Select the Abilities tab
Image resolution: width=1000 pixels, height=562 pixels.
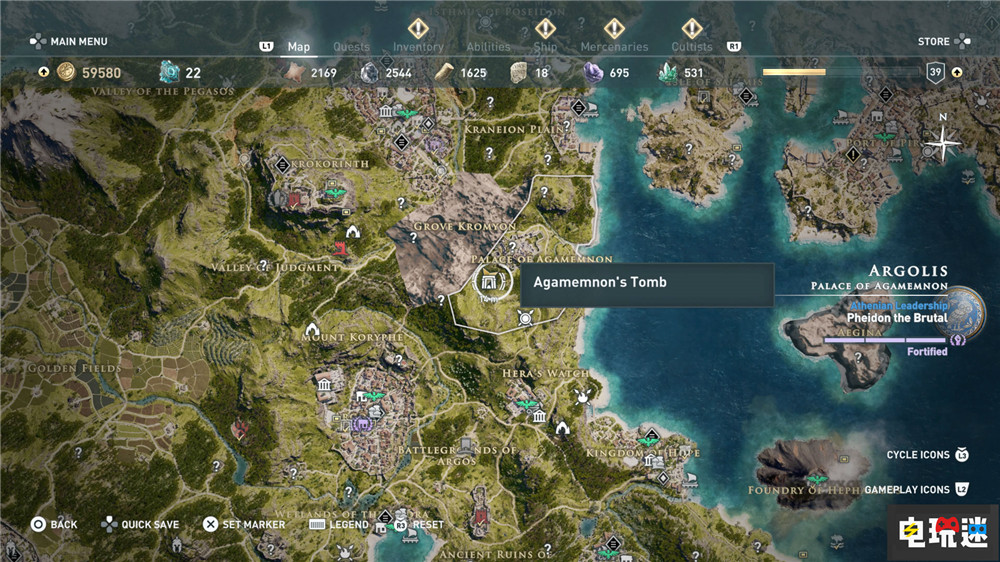point(489,46)
